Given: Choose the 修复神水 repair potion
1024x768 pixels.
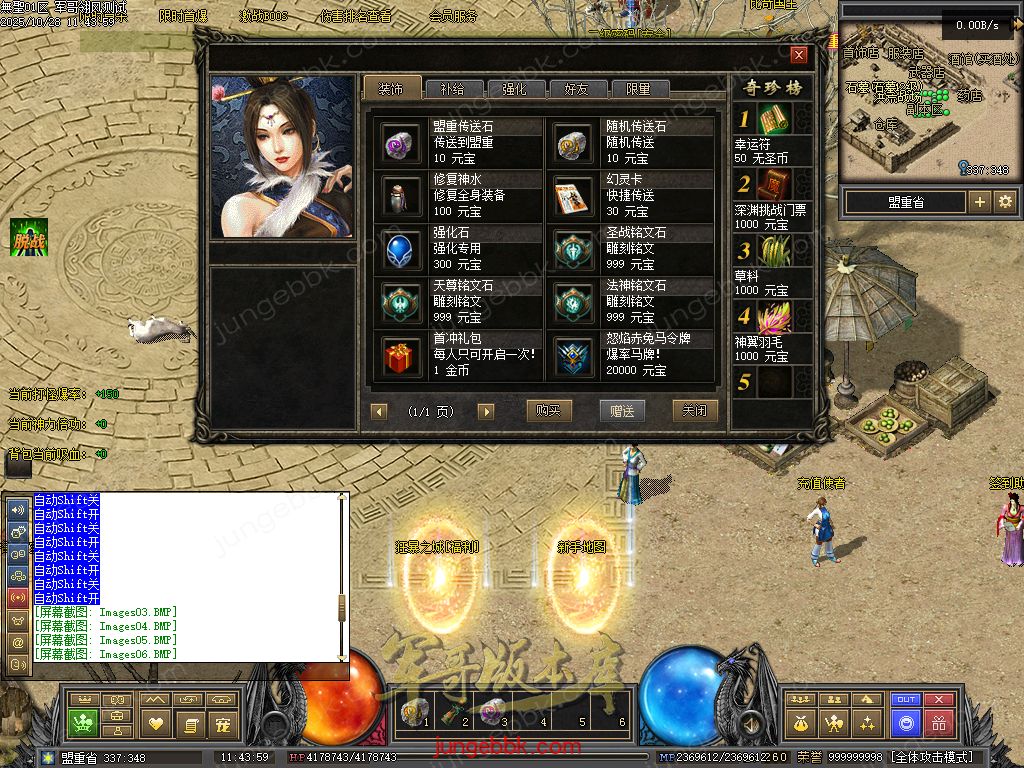Looking at the screenshot, I should [402, 196].
